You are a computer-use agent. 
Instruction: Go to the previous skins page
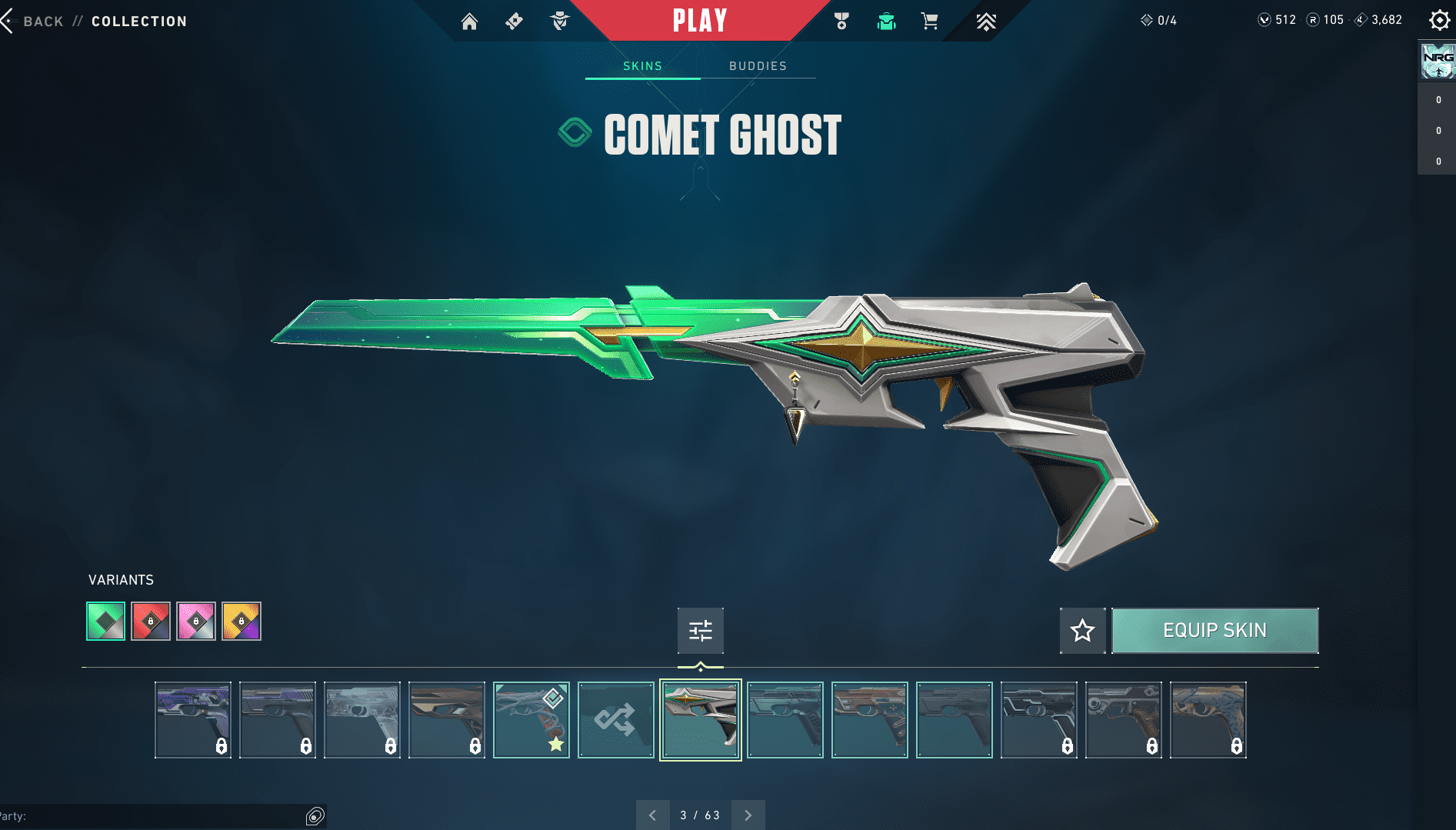pos(652,815)
